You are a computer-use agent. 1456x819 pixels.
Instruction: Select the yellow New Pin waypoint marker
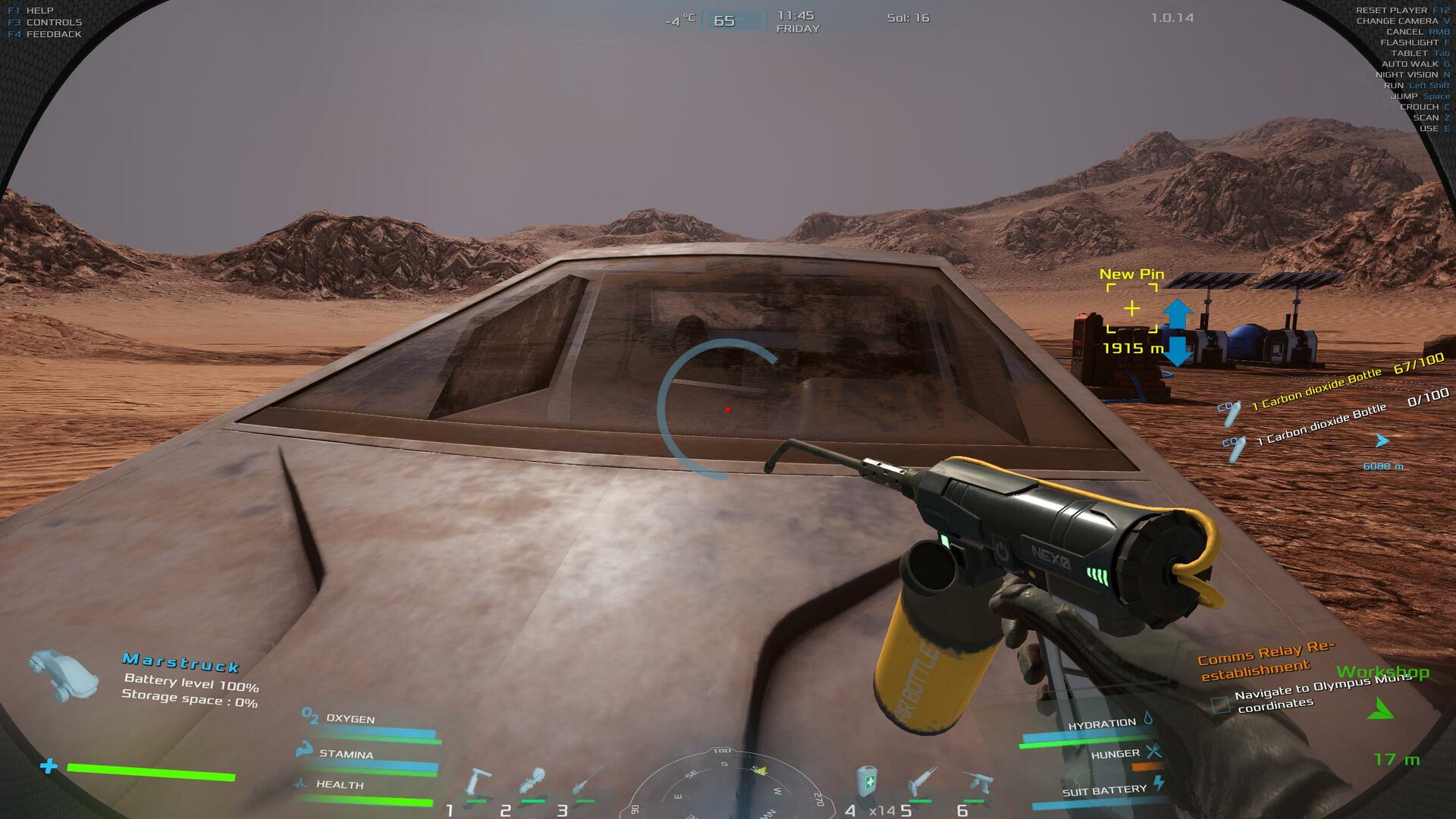click(1131, 309)
